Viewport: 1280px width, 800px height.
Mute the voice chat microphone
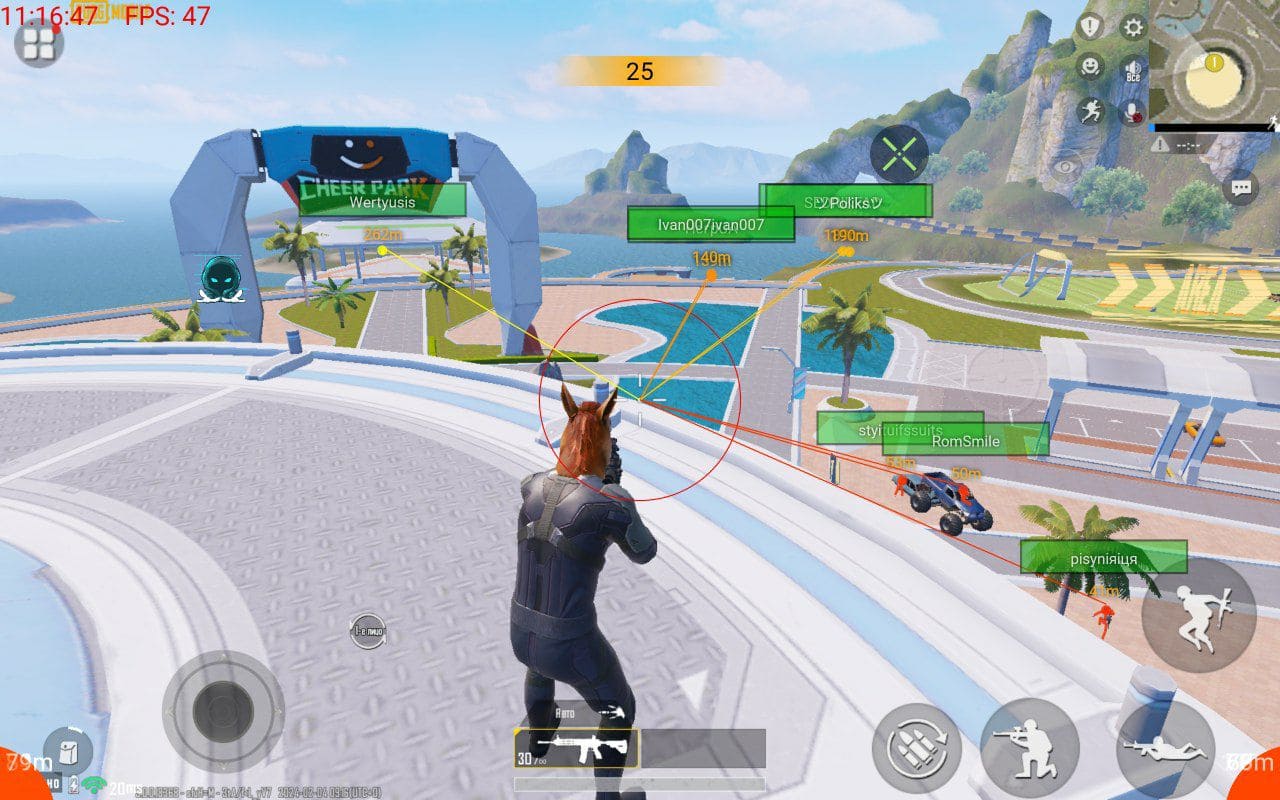(1131, 110)
